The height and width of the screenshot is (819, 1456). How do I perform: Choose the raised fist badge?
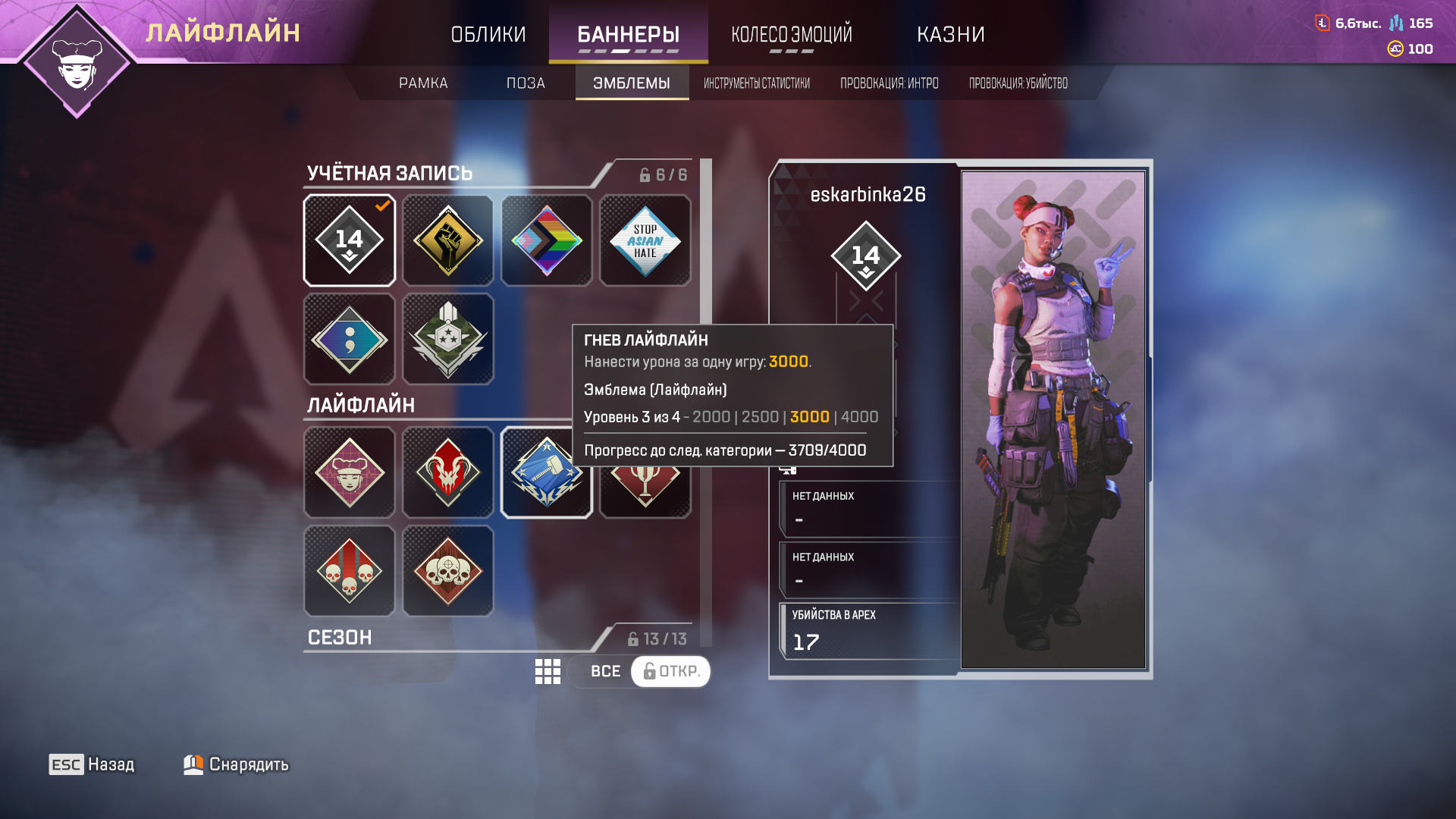tap(448, 240)
